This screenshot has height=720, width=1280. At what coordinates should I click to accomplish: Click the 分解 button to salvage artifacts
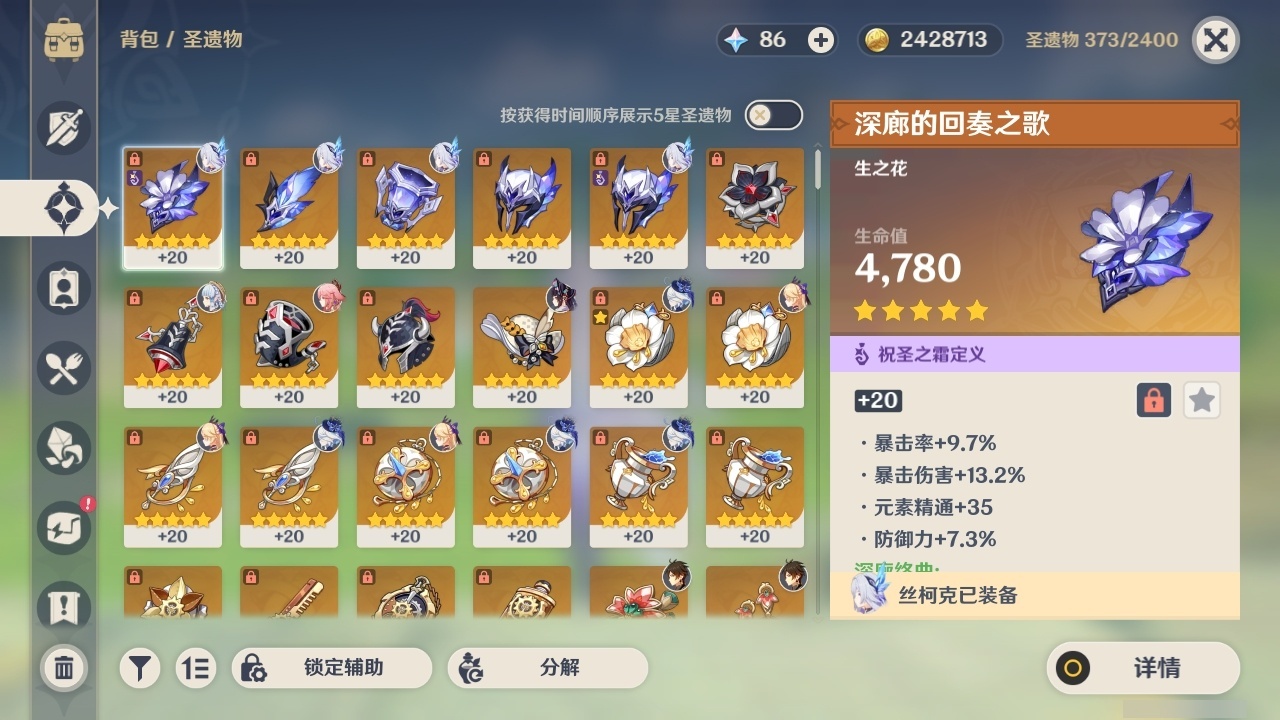(547, 668)
